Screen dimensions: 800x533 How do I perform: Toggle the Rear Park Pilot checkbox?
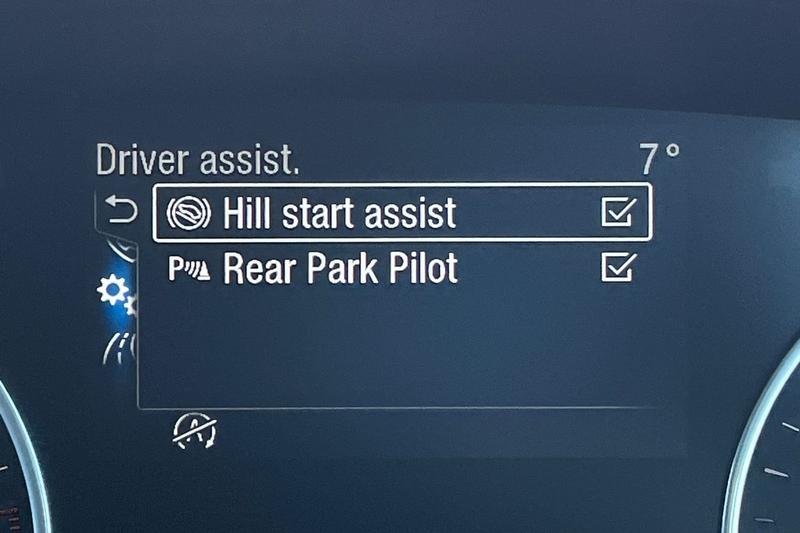(x=618, y=268)
